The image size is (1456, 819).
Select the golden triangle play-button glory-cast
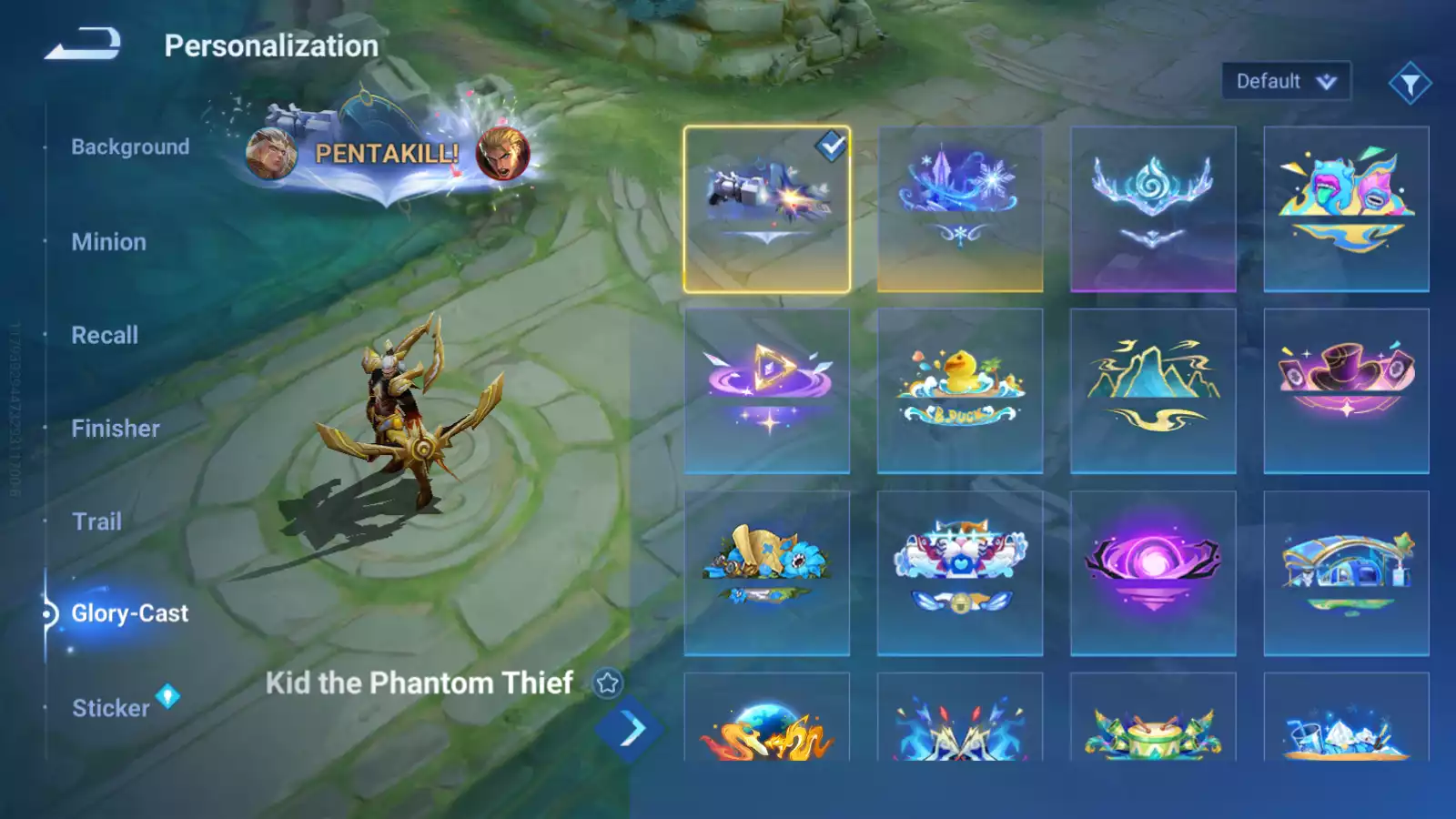[767, 390]
